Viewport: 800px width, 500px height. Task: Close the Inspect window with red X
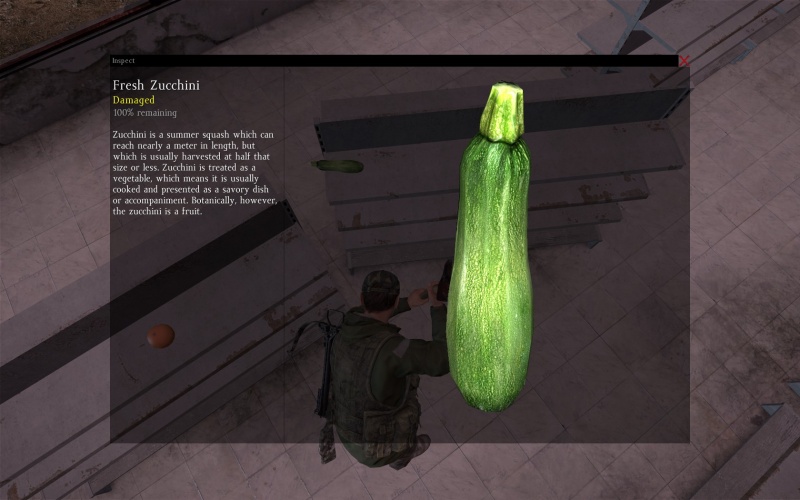[684, 61]
